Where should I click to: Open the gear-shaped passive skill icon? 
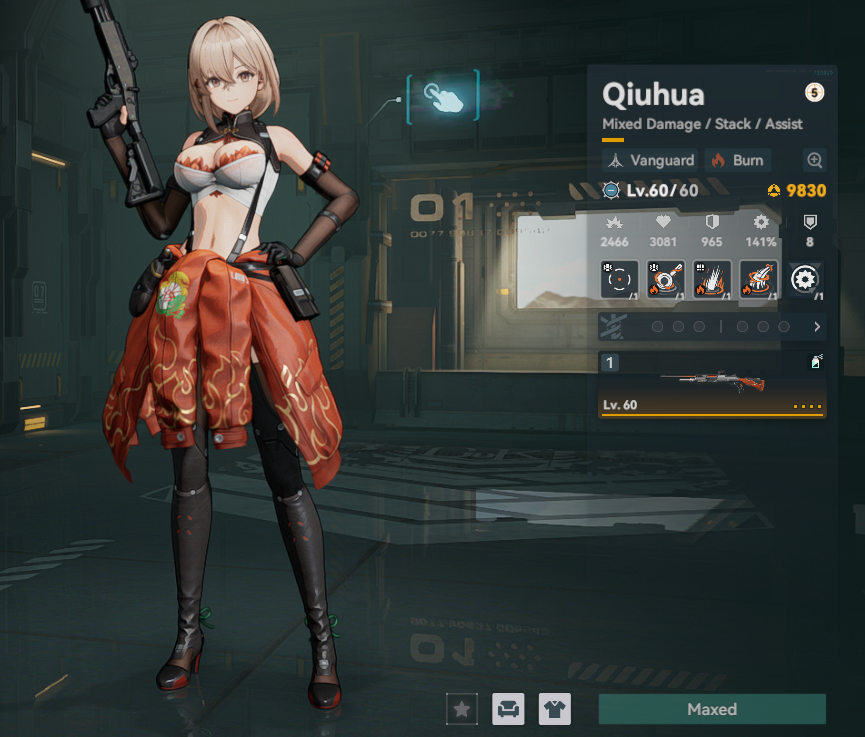pyautogui.click(x=806, y=280)
